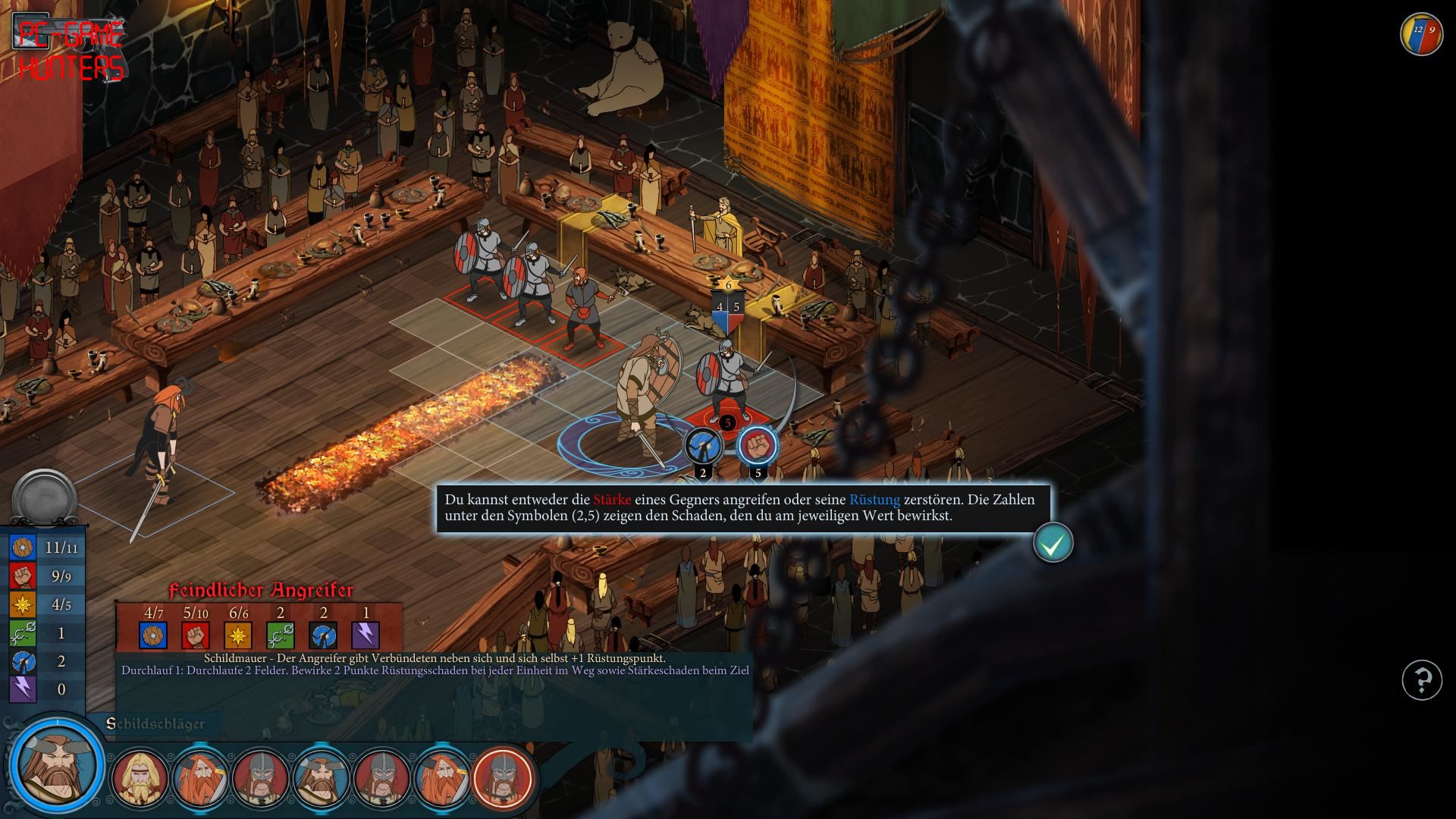
Task: Open the question mark help button
Action: click(1421, 679)
